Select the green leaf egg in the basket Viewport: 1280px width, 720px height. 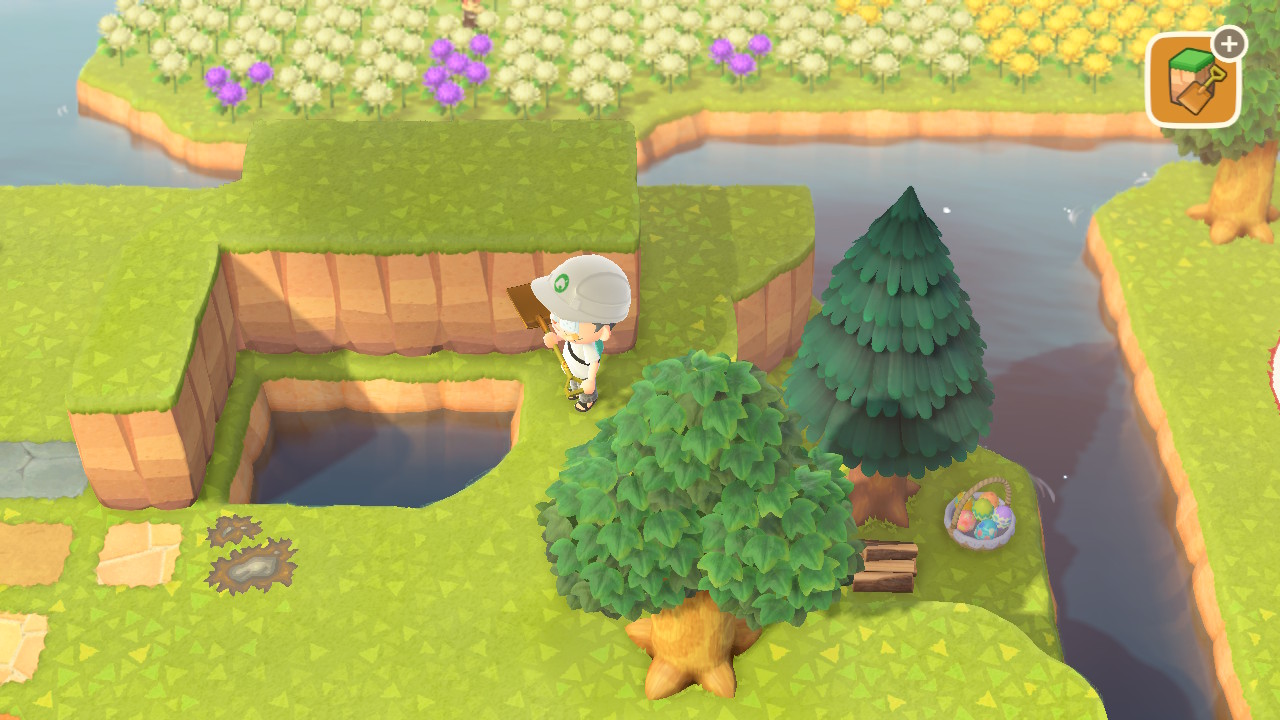[x=981, y=509]
